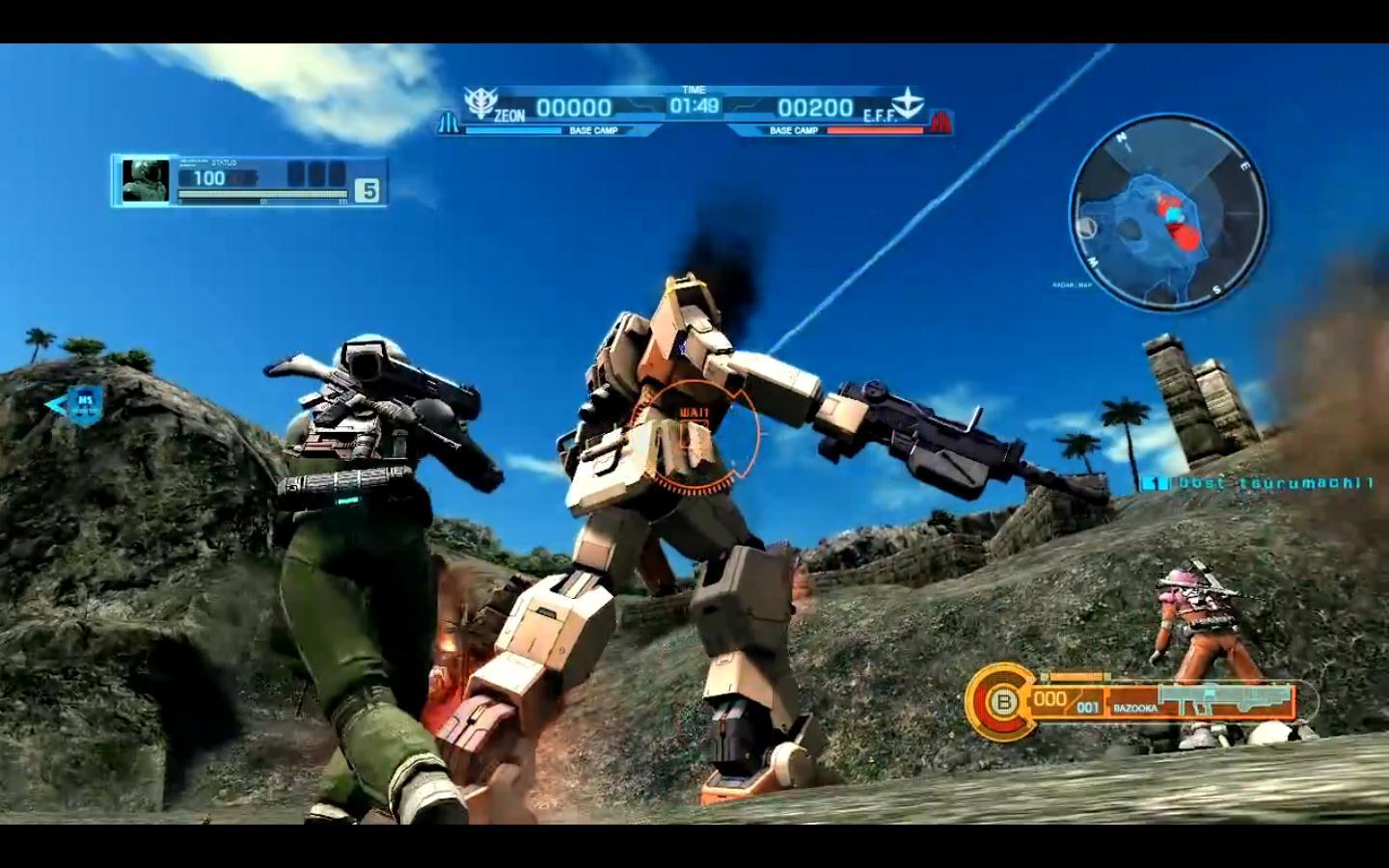Click the circular B weapon button icon
This screenshot has width=1389, height=868.
(1003, 701)
